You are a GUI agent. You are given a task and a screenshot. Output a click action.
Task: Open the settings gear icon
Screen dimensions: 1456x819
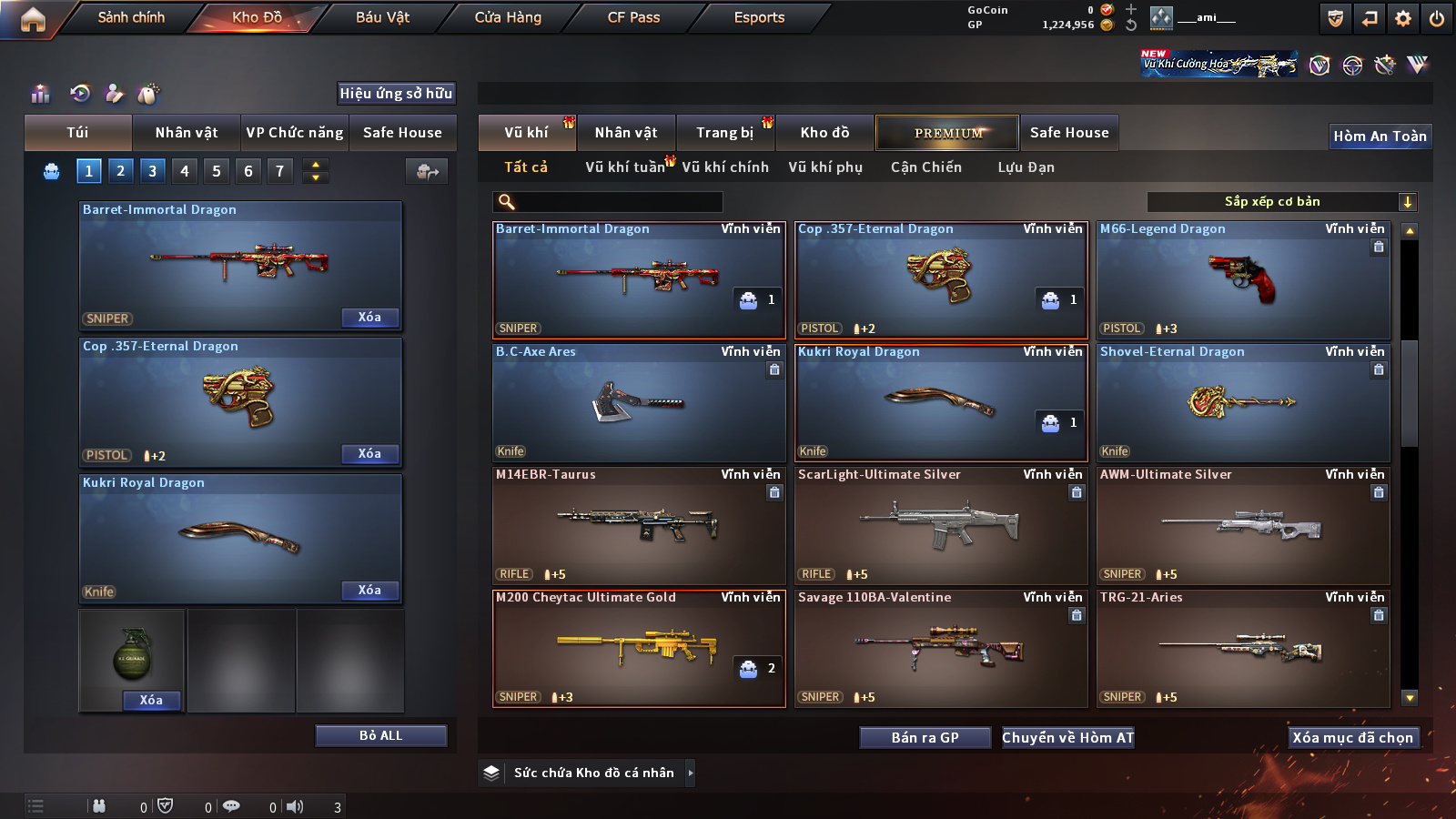click(x=1403, y=18)
